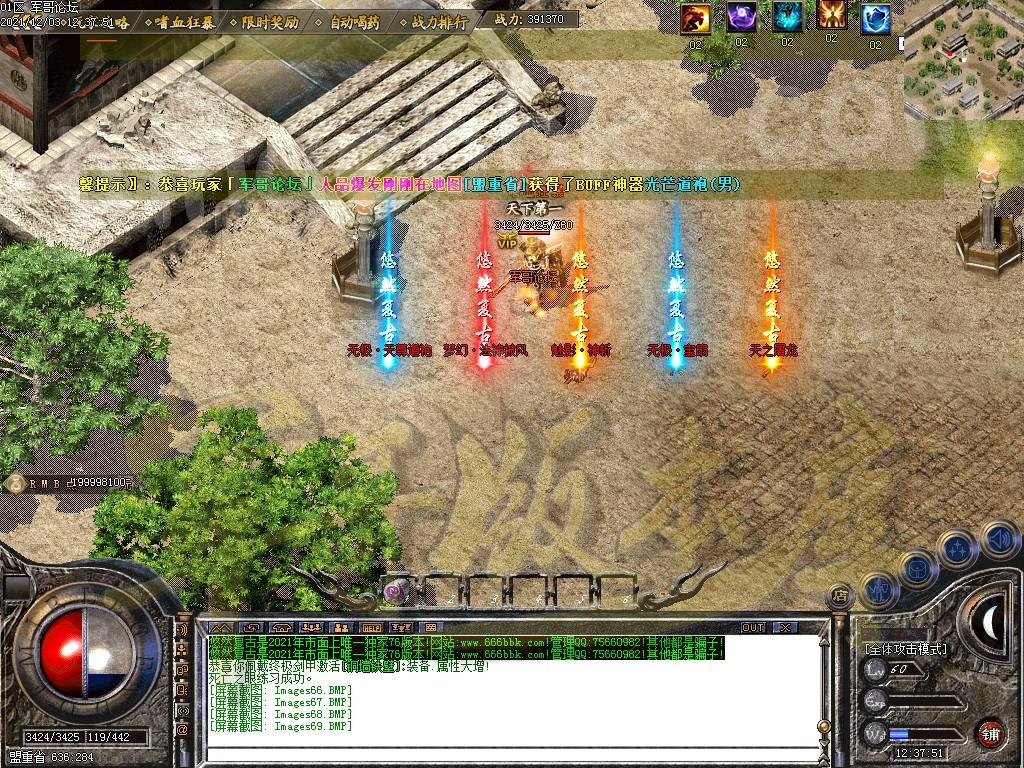The width and height of the screenshot is (1024, 768).
Task: Open the red 铺 stall button
Action: pyautogui.click(x=990, y=733)
